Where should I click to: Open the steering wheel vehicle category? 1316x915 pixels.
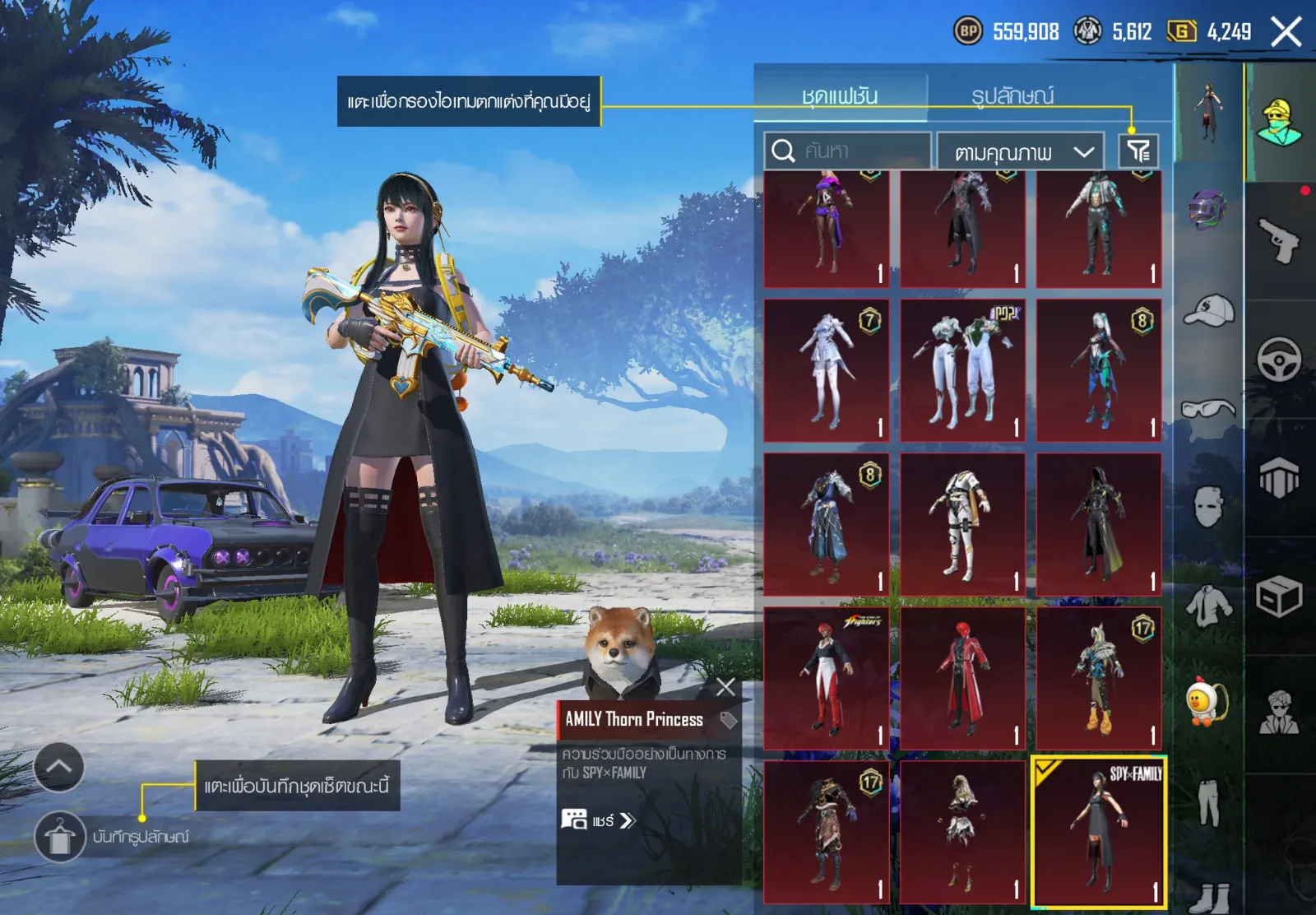tap(1279, 359)
